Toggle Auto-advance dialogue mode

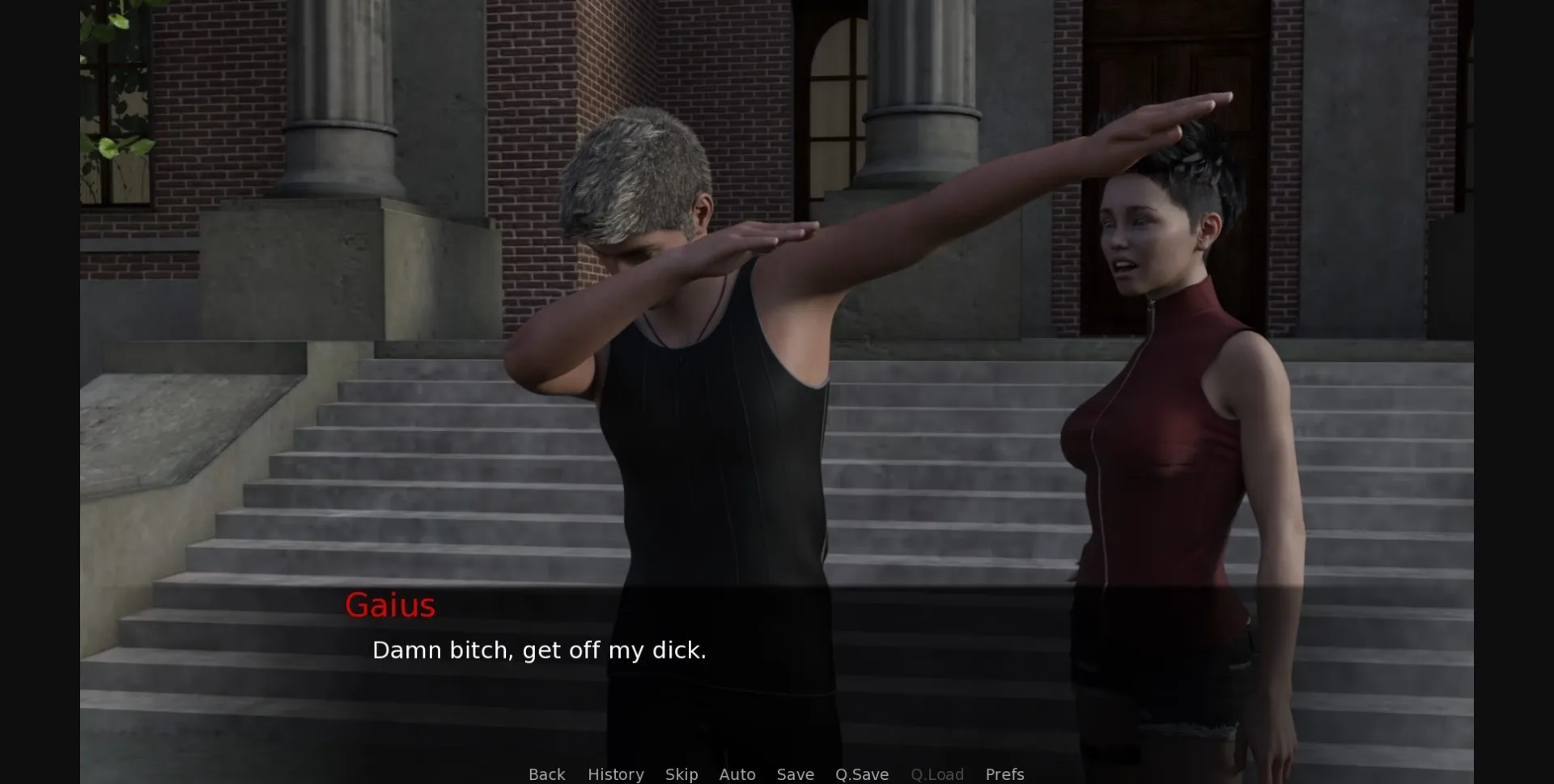click(737, 774)
